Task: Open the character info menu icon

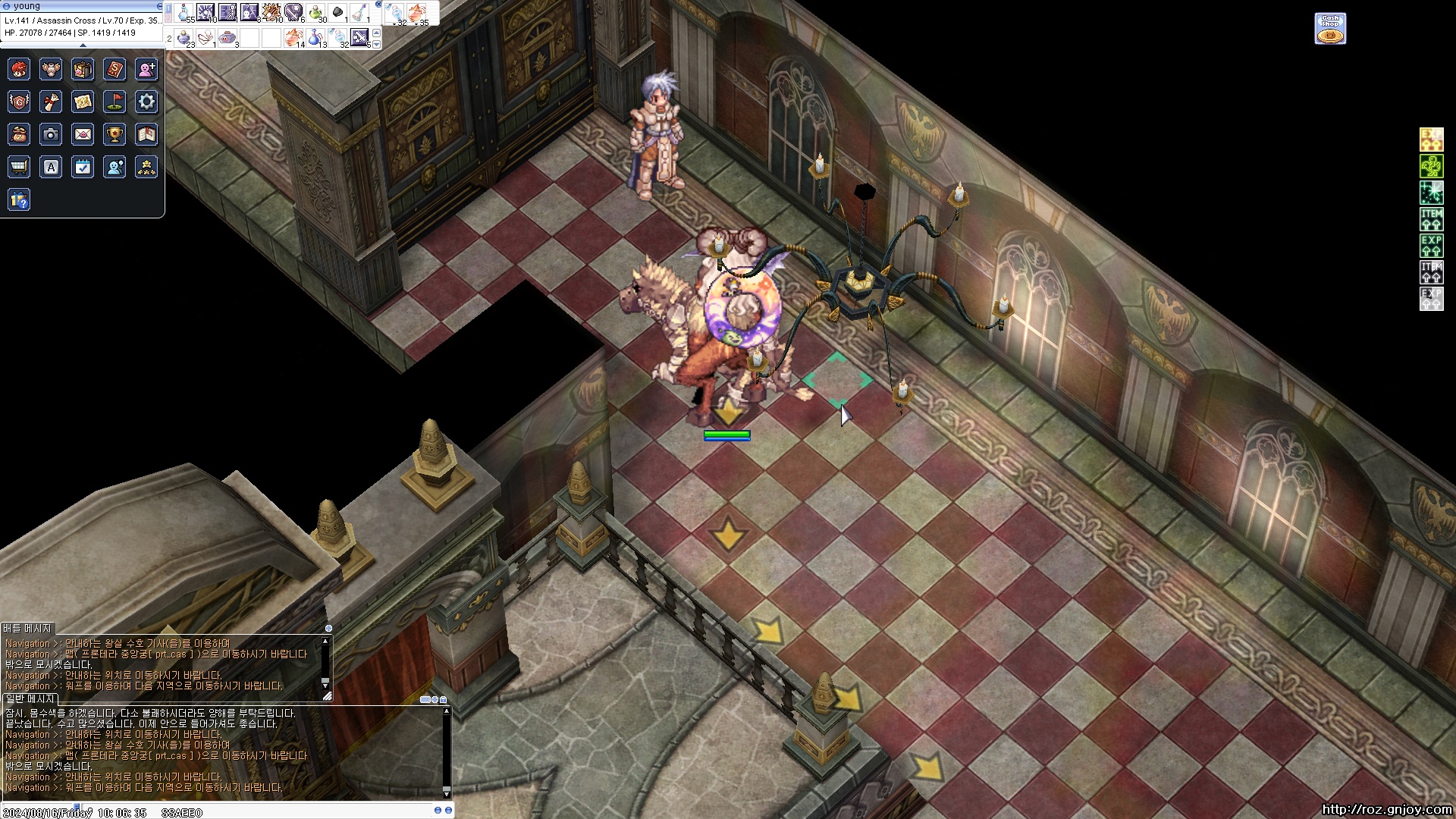Action: coord(19,70)
